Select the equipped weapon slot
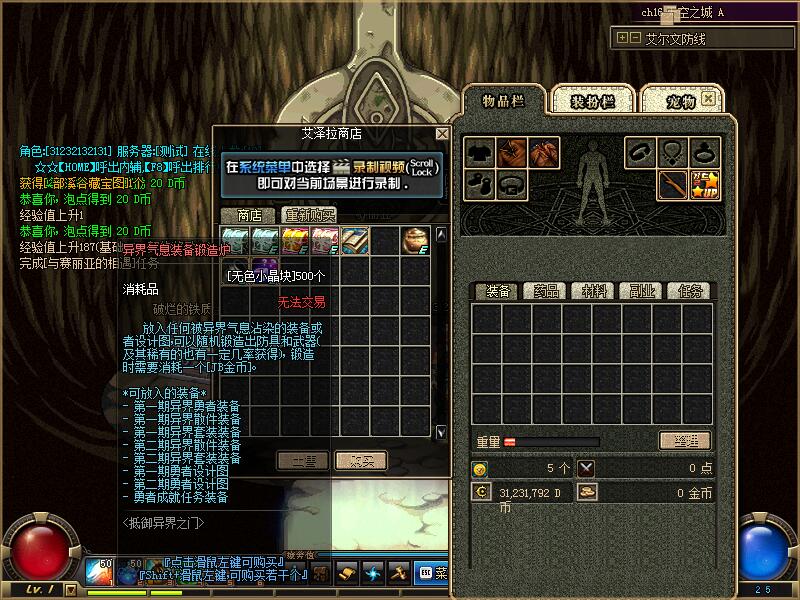Screen dimensions: 800x600 [x=672, y=185]
